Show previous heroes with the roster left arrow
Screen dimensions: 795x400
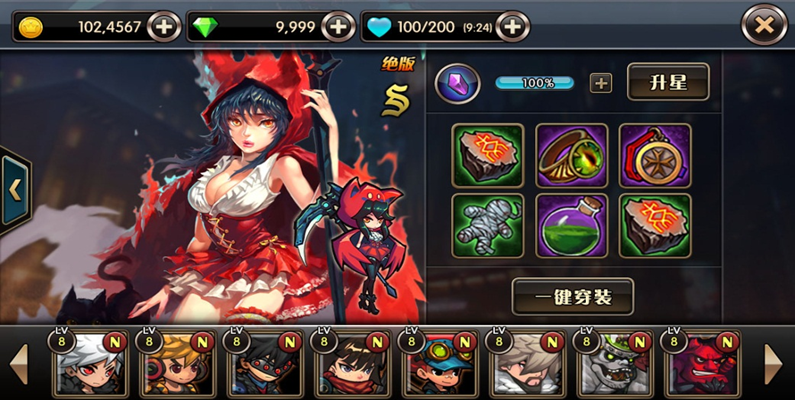pos(17,363)
